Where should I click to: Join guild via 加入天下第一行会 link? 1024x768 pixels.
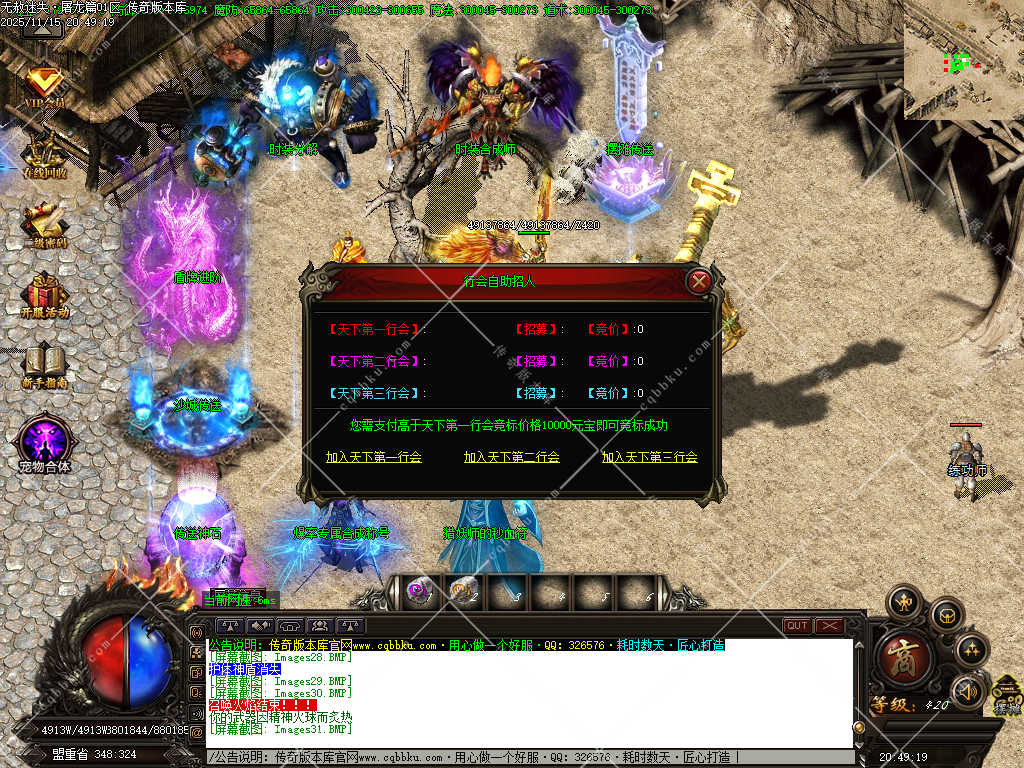click(x=374, y=457)
